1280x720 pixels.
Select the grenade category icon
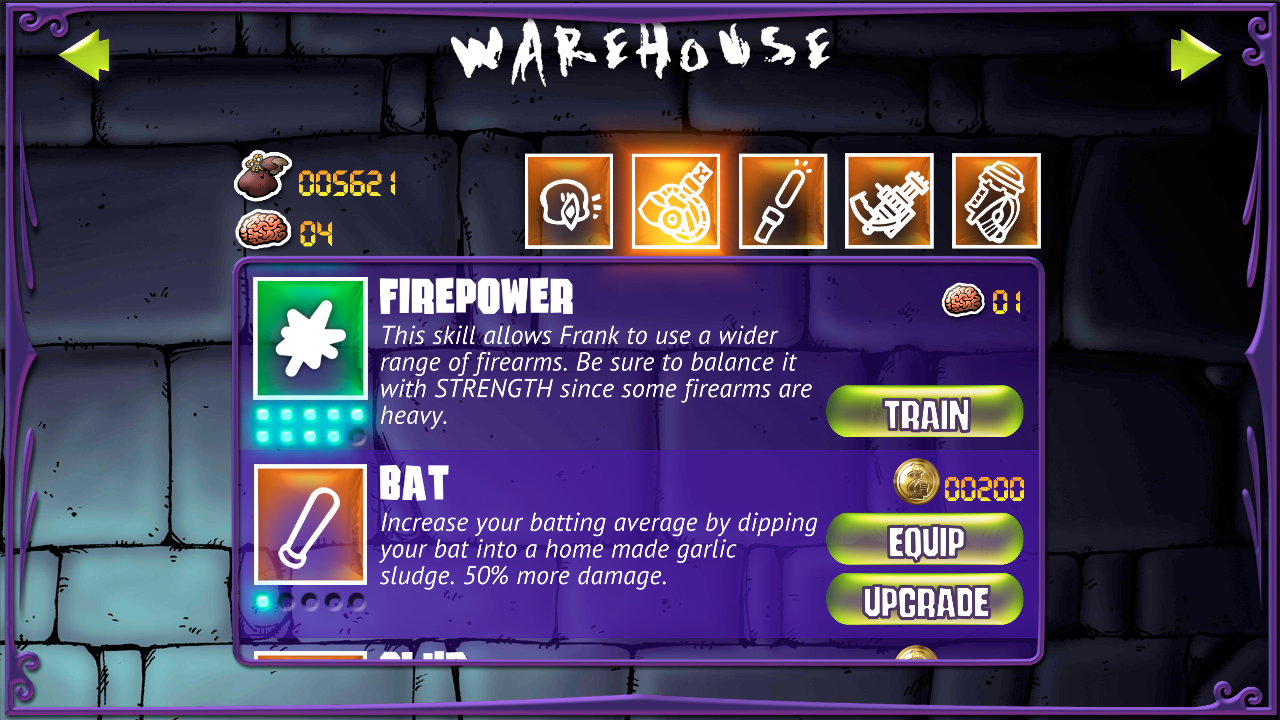(994, 201)
